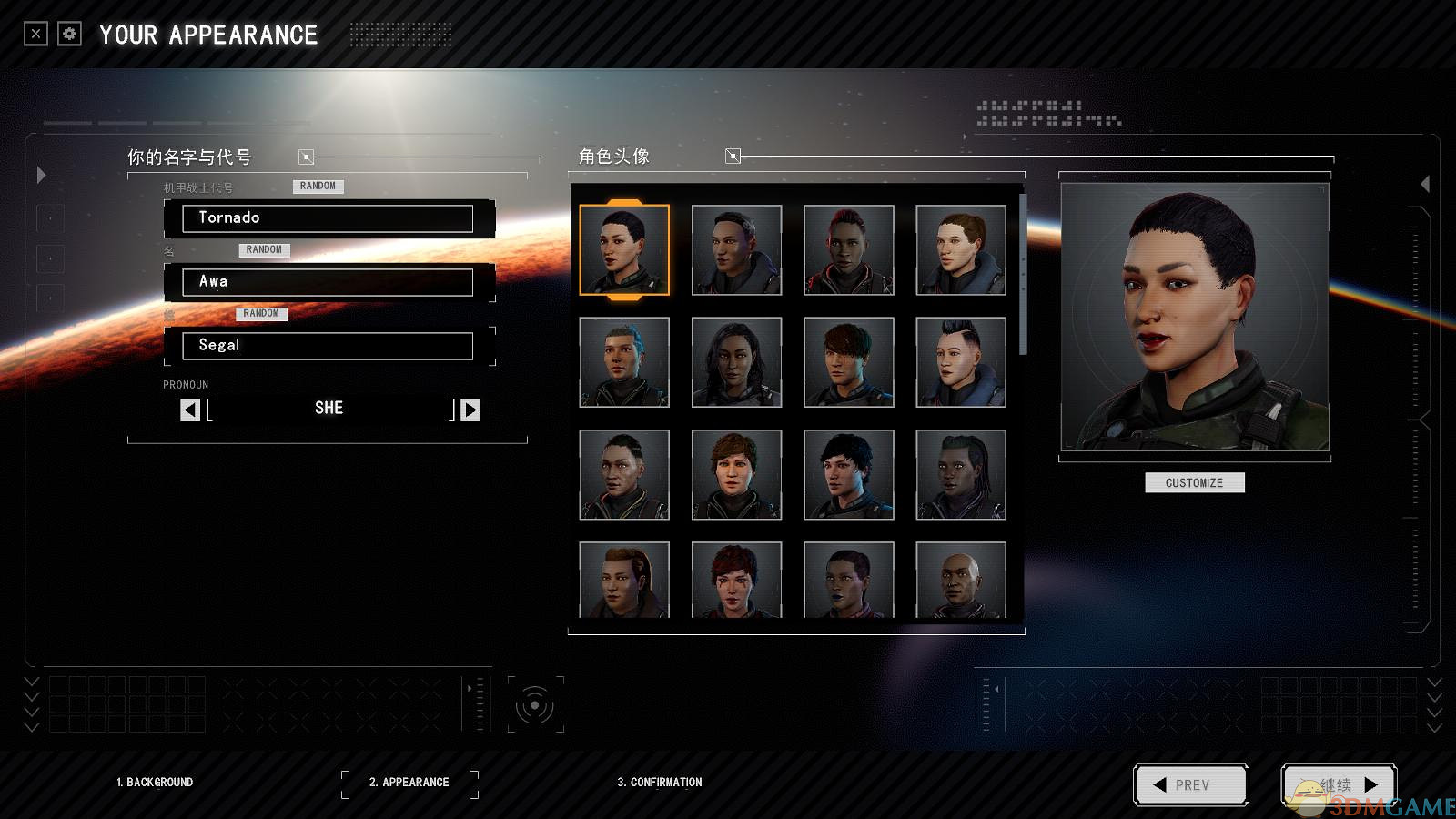Select the bald man portrait
The height and width of the screenshot is (819, 1456).
[x=960, y=581]
